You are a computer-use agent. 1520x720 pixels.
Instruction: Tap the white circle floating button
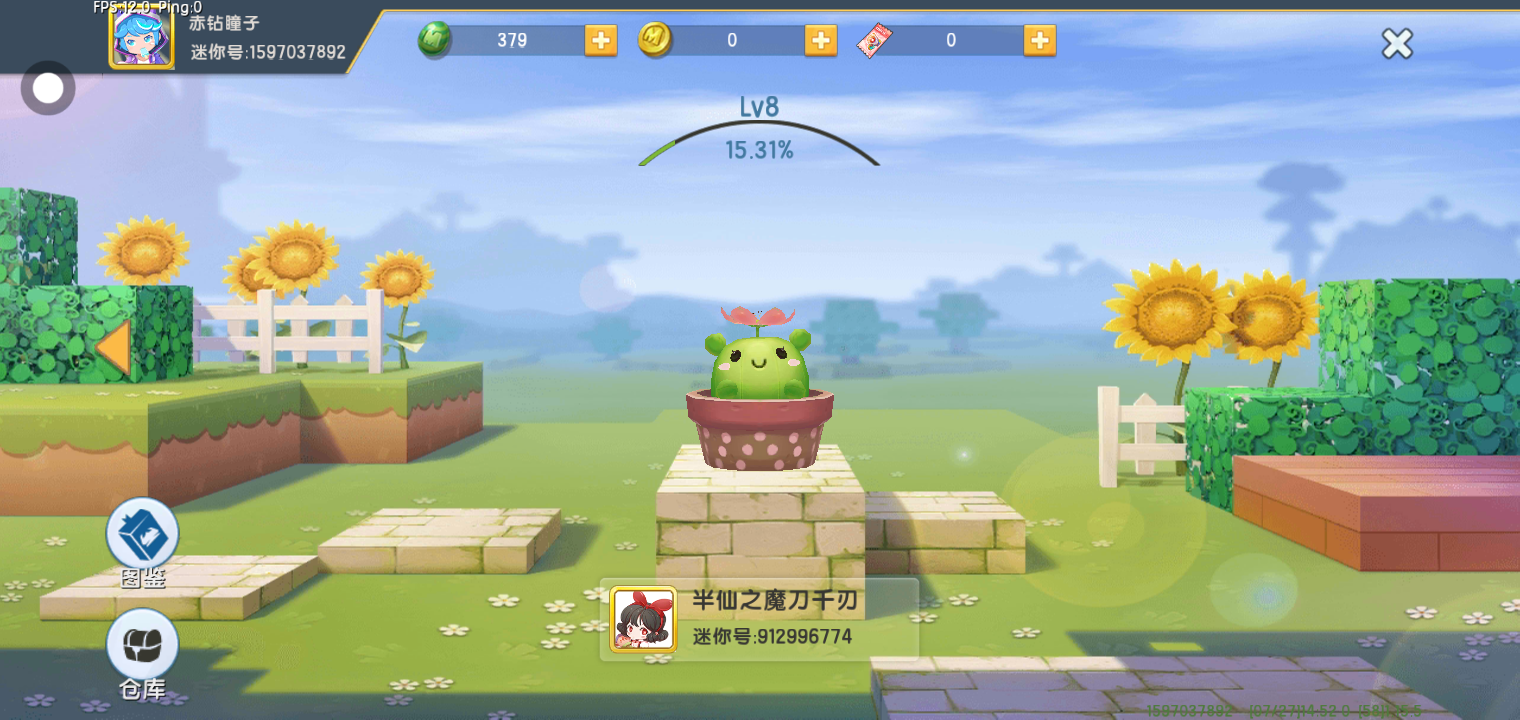click(x=47, y=88)
